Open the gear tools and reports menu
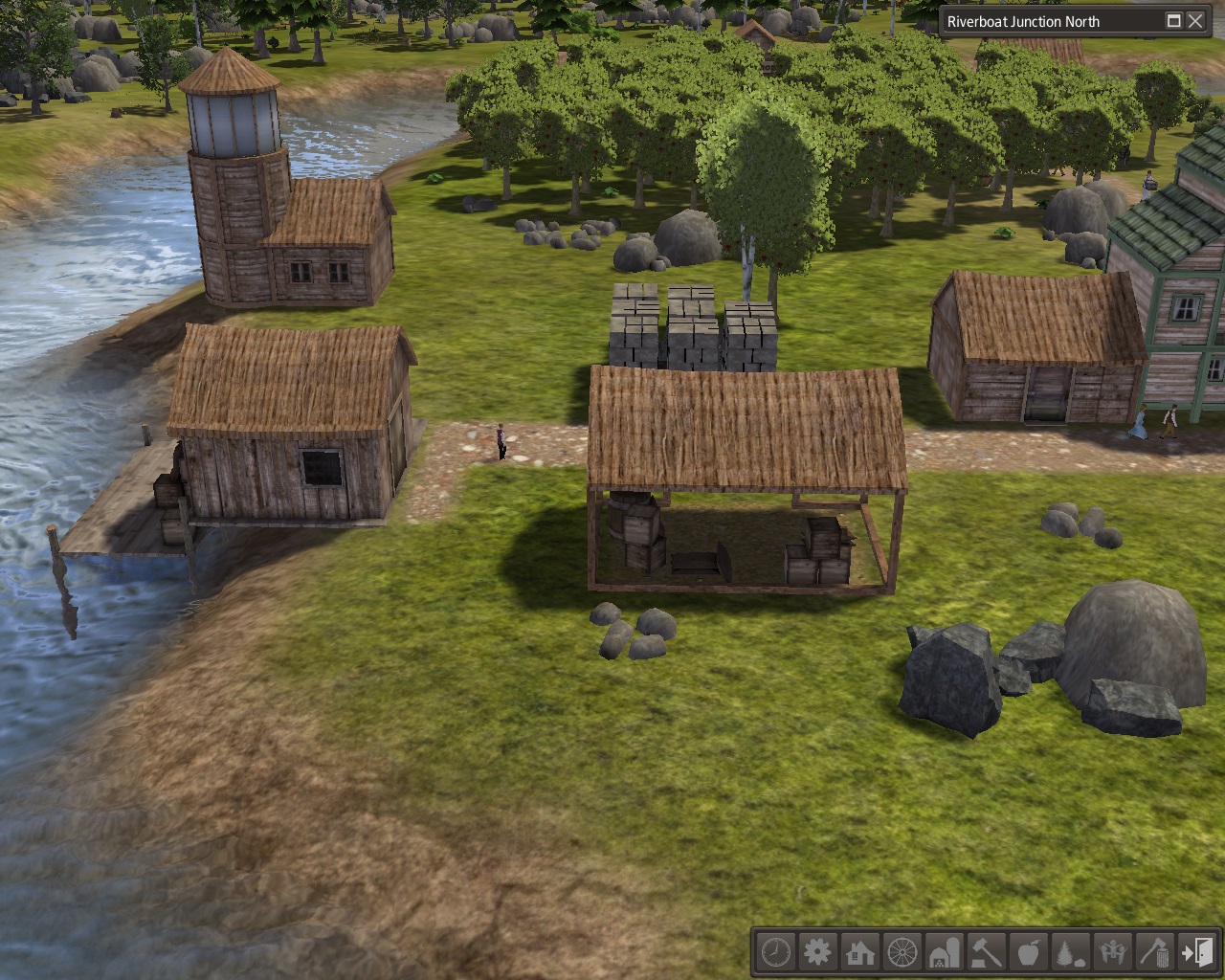The height and width of the screenshot is (980, 1225). (817, 953)
